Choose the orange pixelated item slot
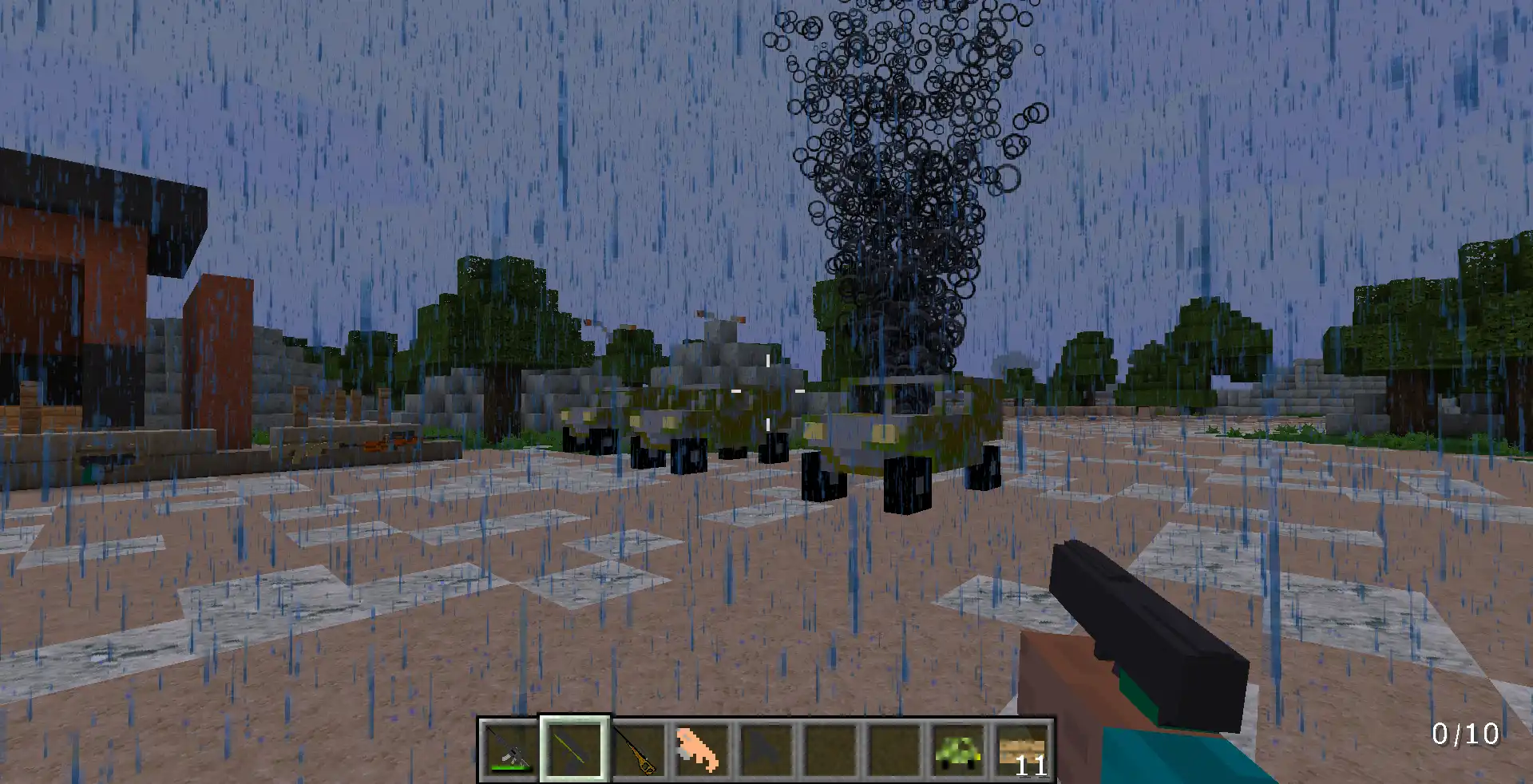The width and height of the screenshot is (1533, 784). 702,750
